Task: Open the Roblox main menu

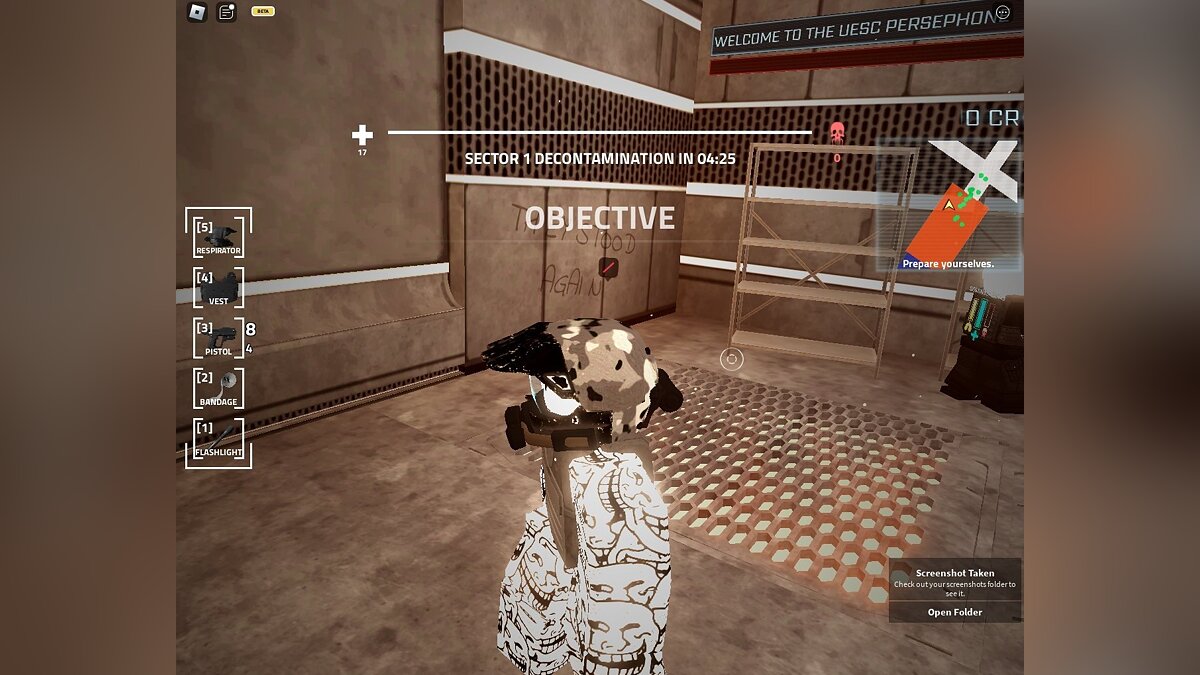Action: (196, 12)
